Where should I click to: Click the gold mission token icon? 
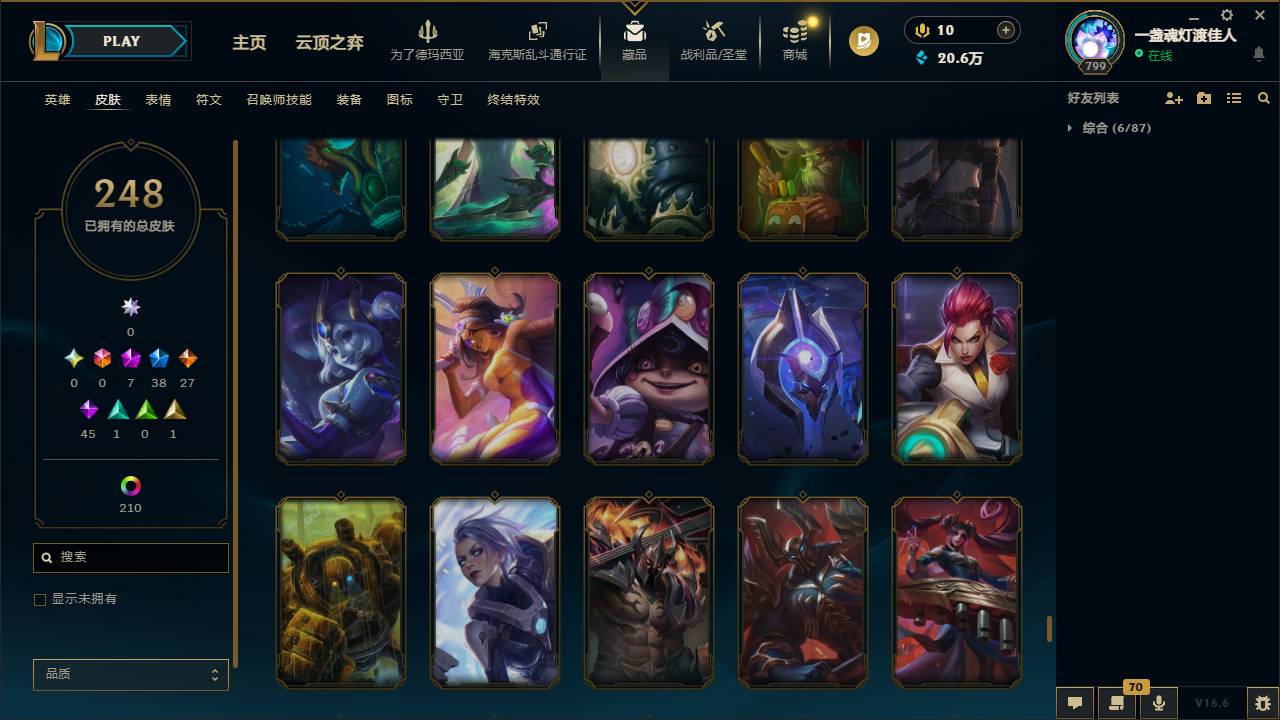tap(862, 42)
